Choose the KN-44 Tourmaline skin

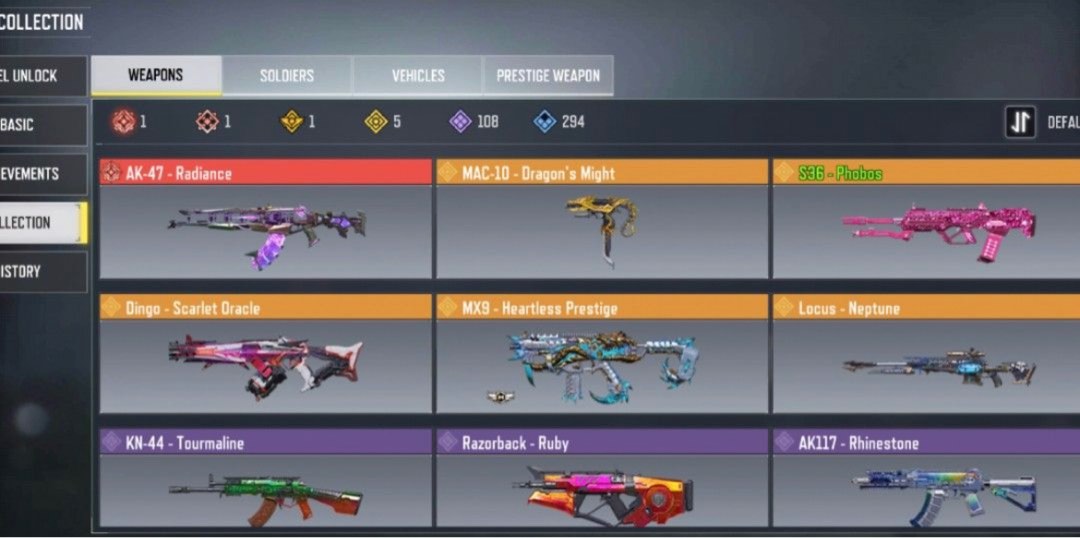click(x=266, y=480)
